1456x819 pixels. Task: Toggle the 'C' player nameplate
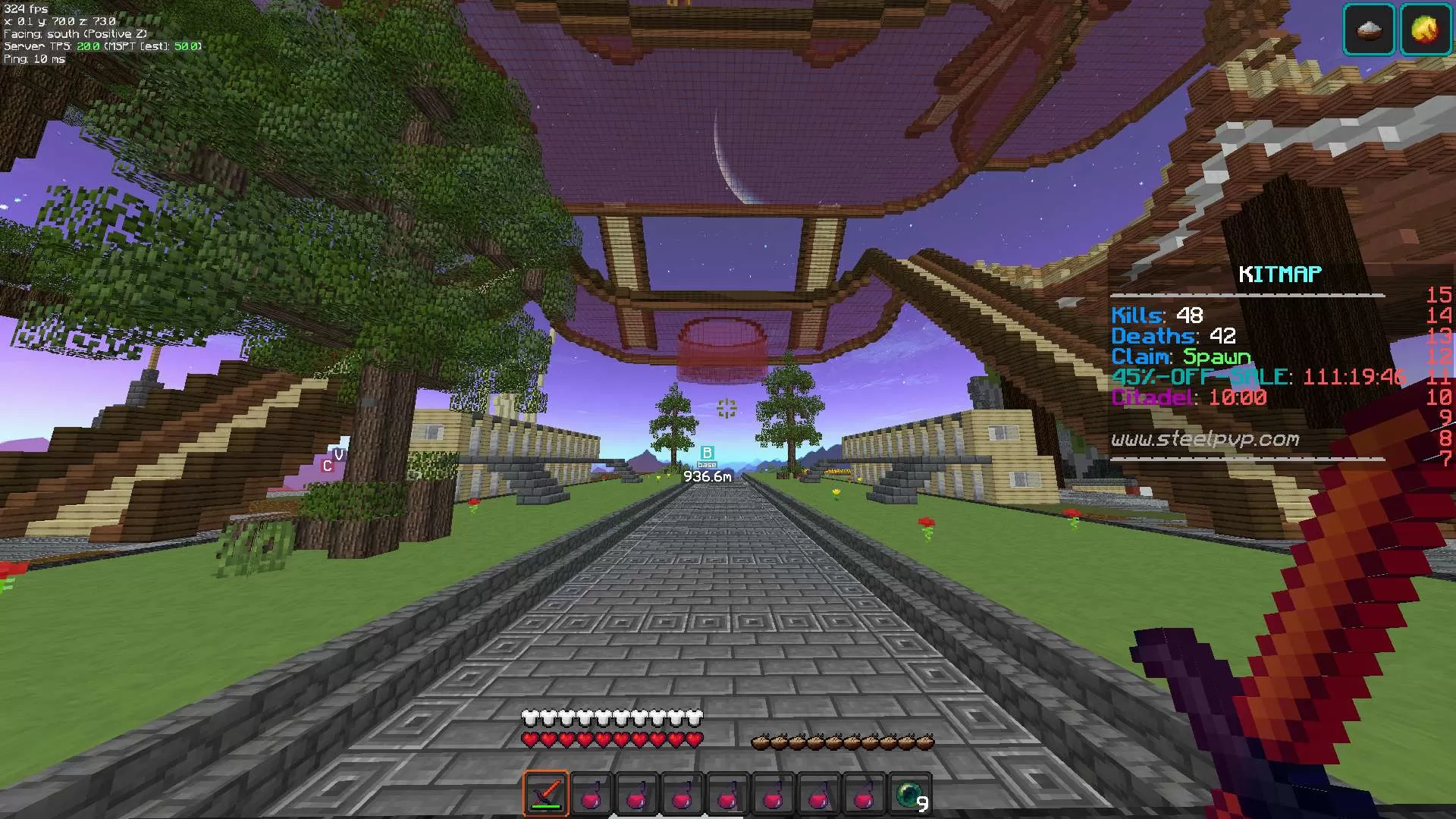[x=328, y=465]
